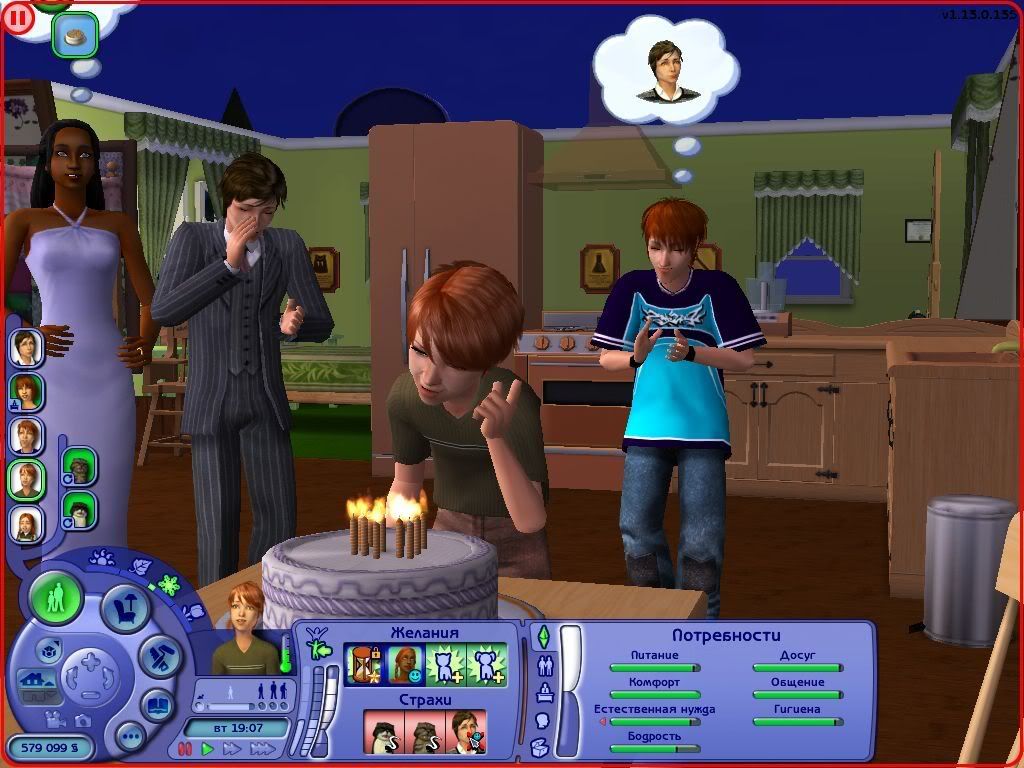Select the striped cat pet portrait
The height and width of the screenshot is (768, 1024).
79,465
